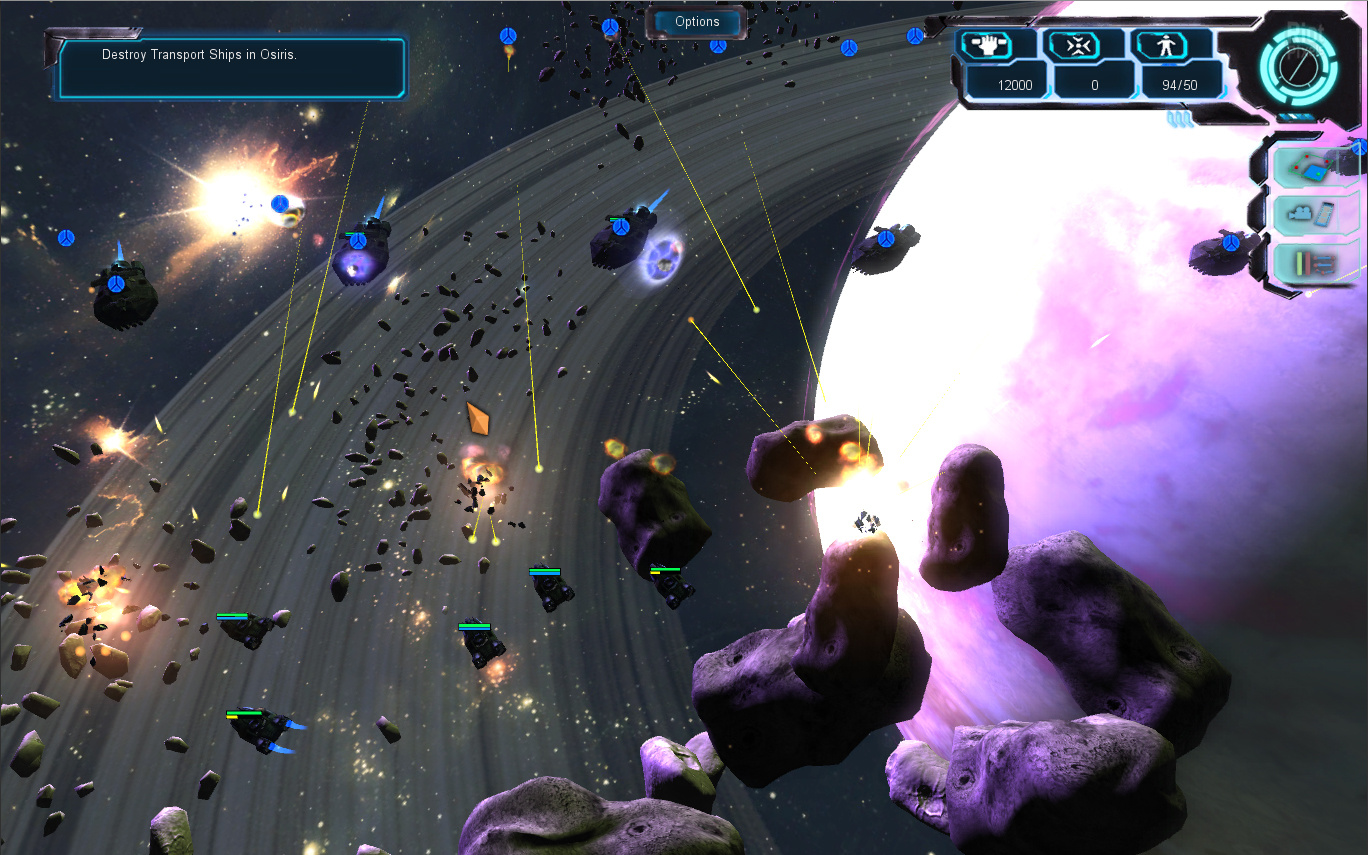1368x855 pixels.
Task: Select the hand resource icon
Action: (x=997, y=45)
